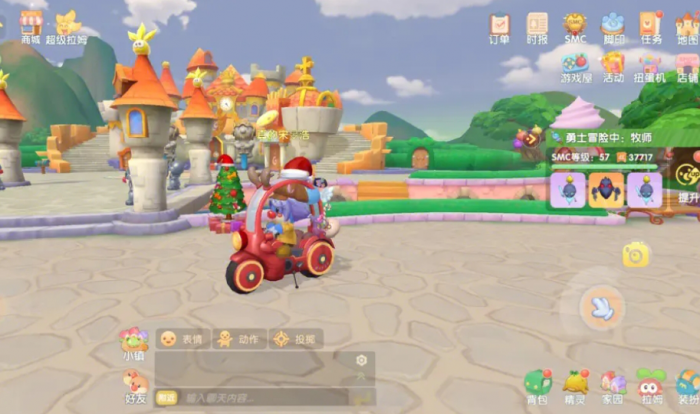Open the 表情 emote panel

pyautogui.click(x=182, y=339)
